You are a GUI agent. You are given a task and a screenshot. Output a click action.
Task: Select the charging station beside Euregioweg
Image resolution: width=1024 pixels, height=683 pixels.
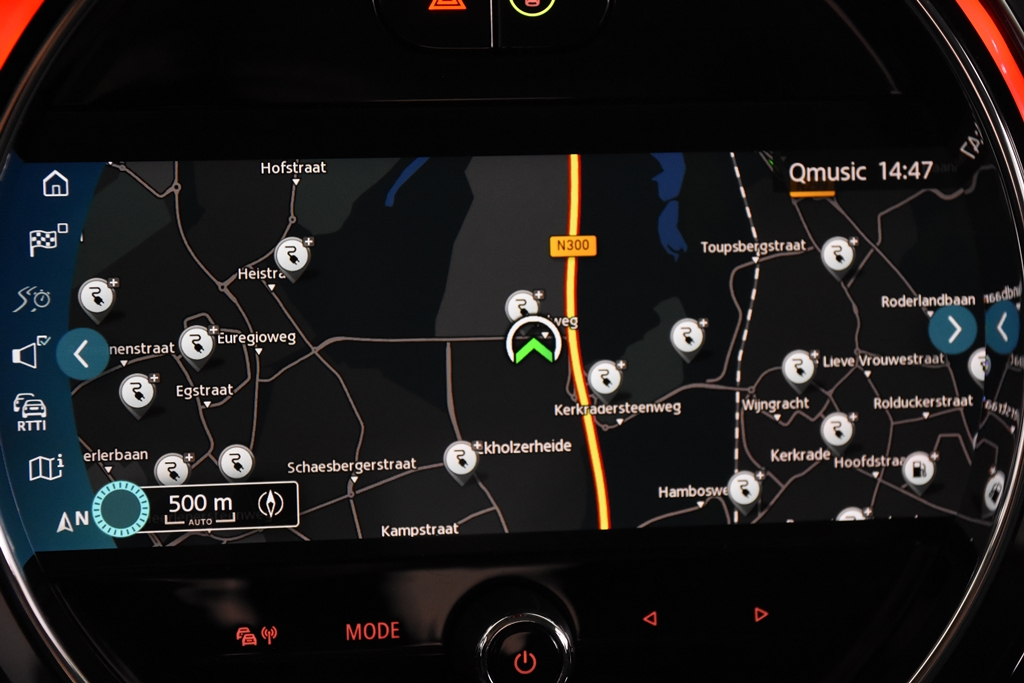point(196,343)
